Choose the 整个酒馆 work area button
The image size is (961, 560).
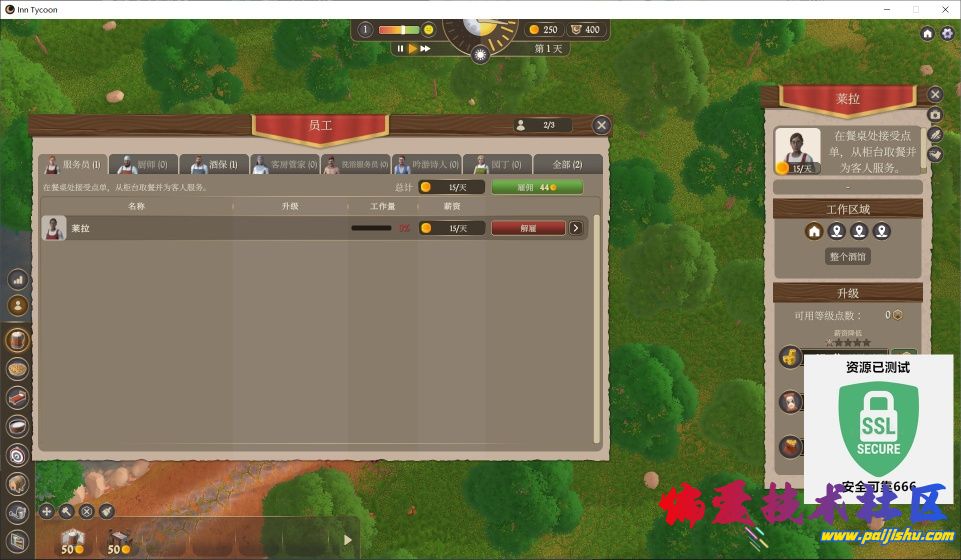click(x=848, y=257)
